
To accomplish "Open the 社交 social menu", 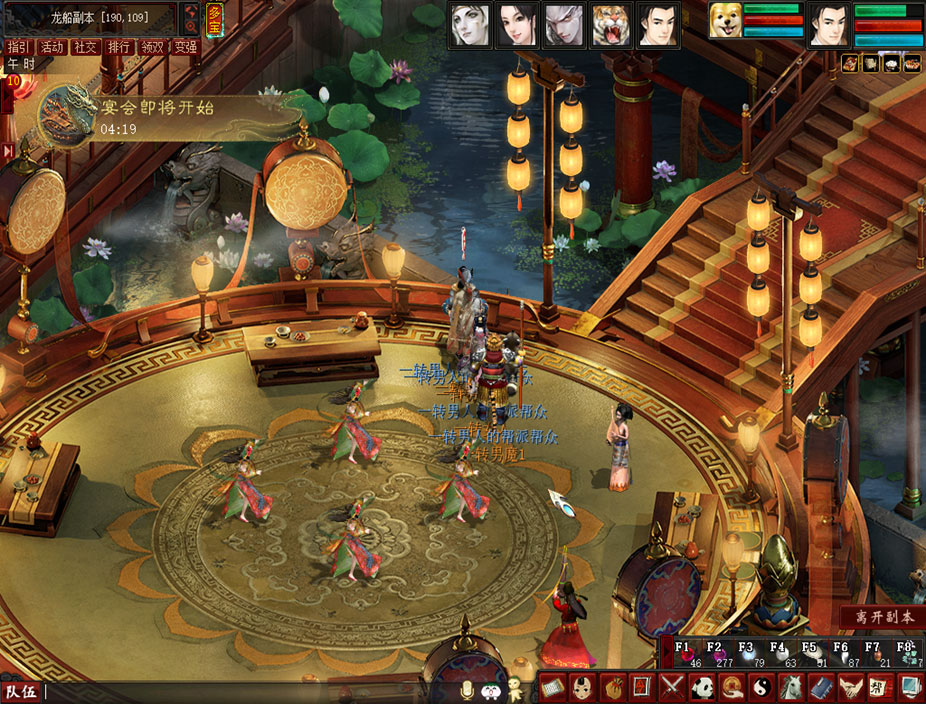I will (86, 47).
